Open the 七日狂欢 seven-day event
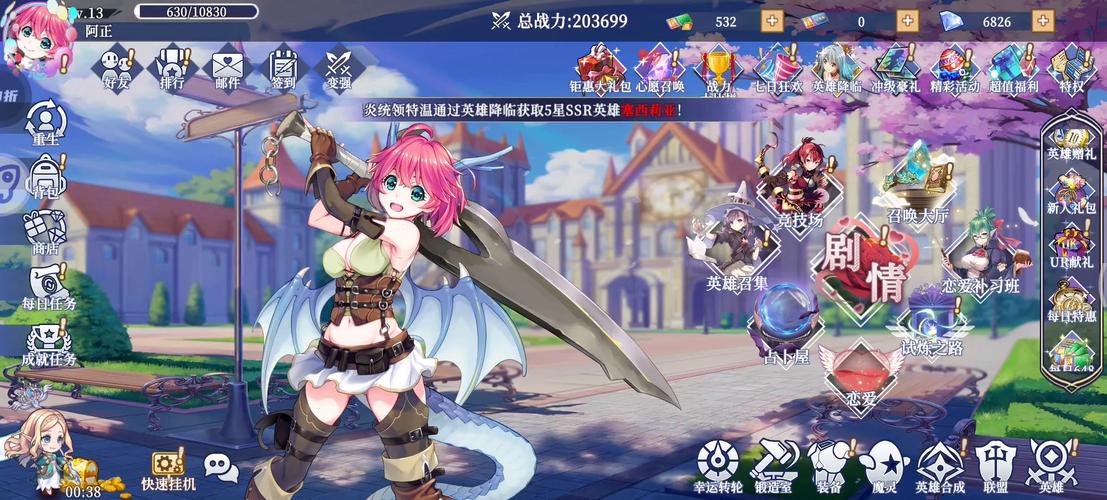Viewport: 1107px width, 500px height. (777, 68)
